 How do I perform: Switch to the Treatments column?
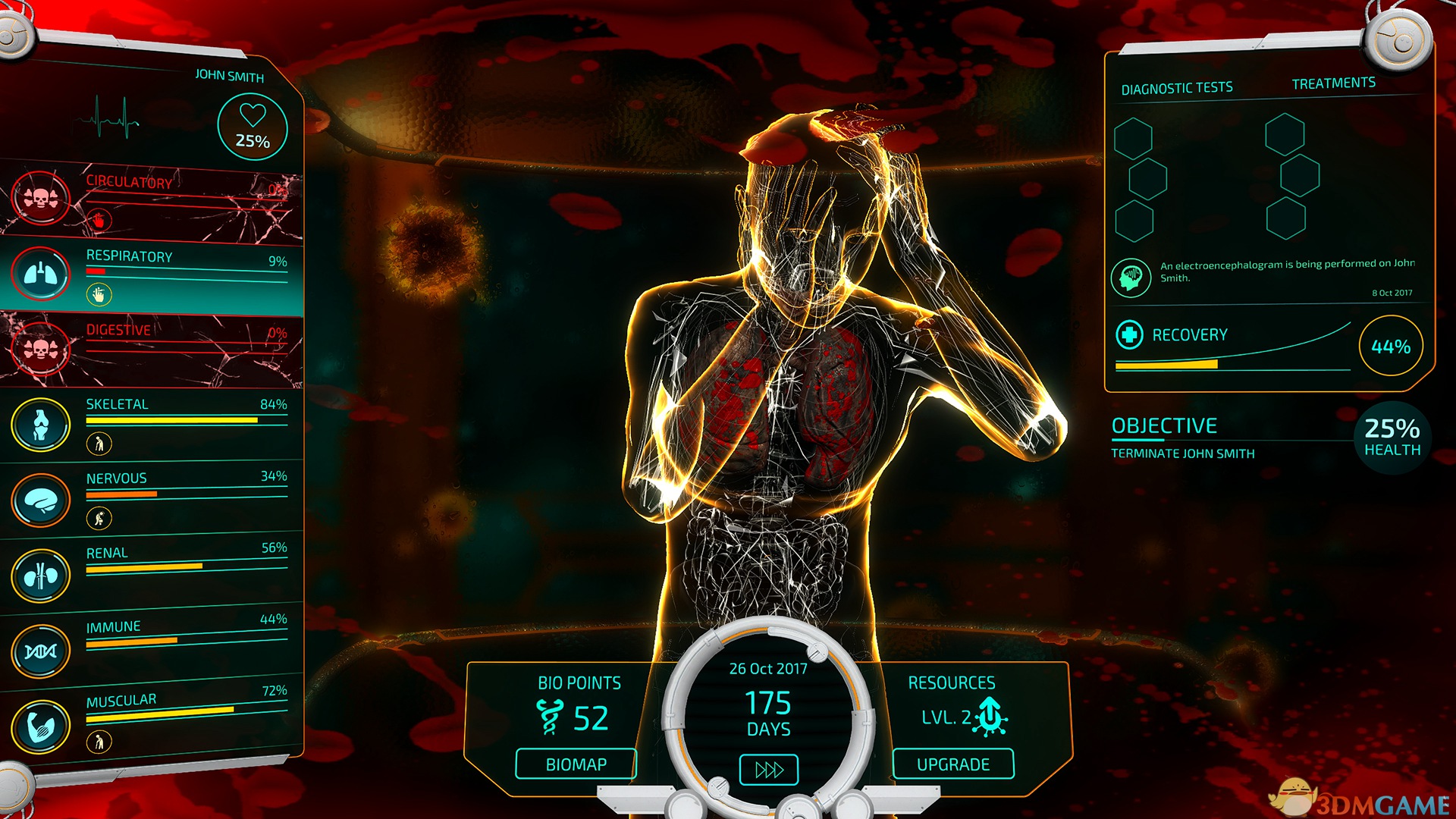pos(1333,83)
